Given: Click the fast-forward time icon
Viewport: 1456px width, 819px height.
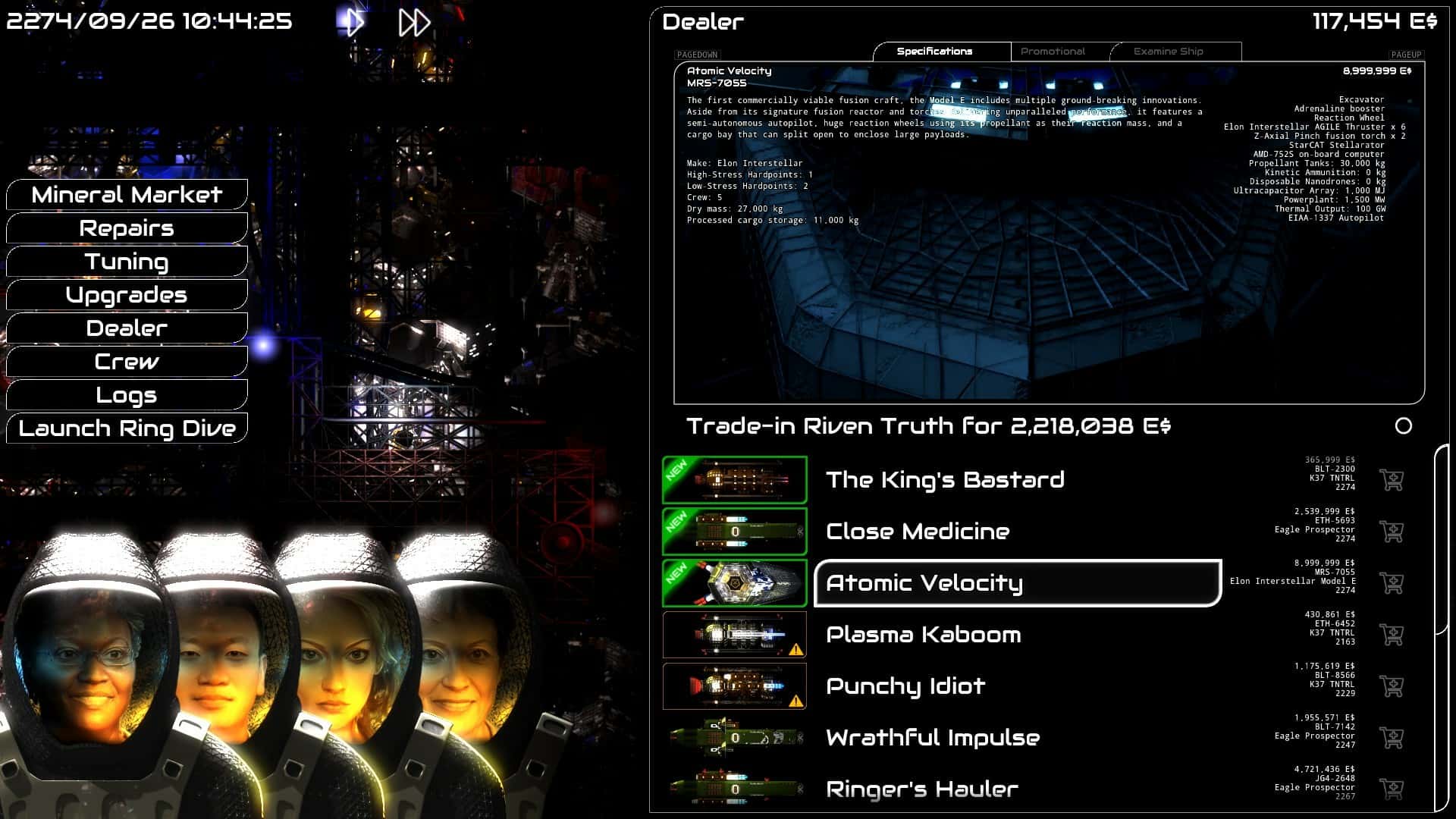Looking at the screenshot, I should click(413, 22).
